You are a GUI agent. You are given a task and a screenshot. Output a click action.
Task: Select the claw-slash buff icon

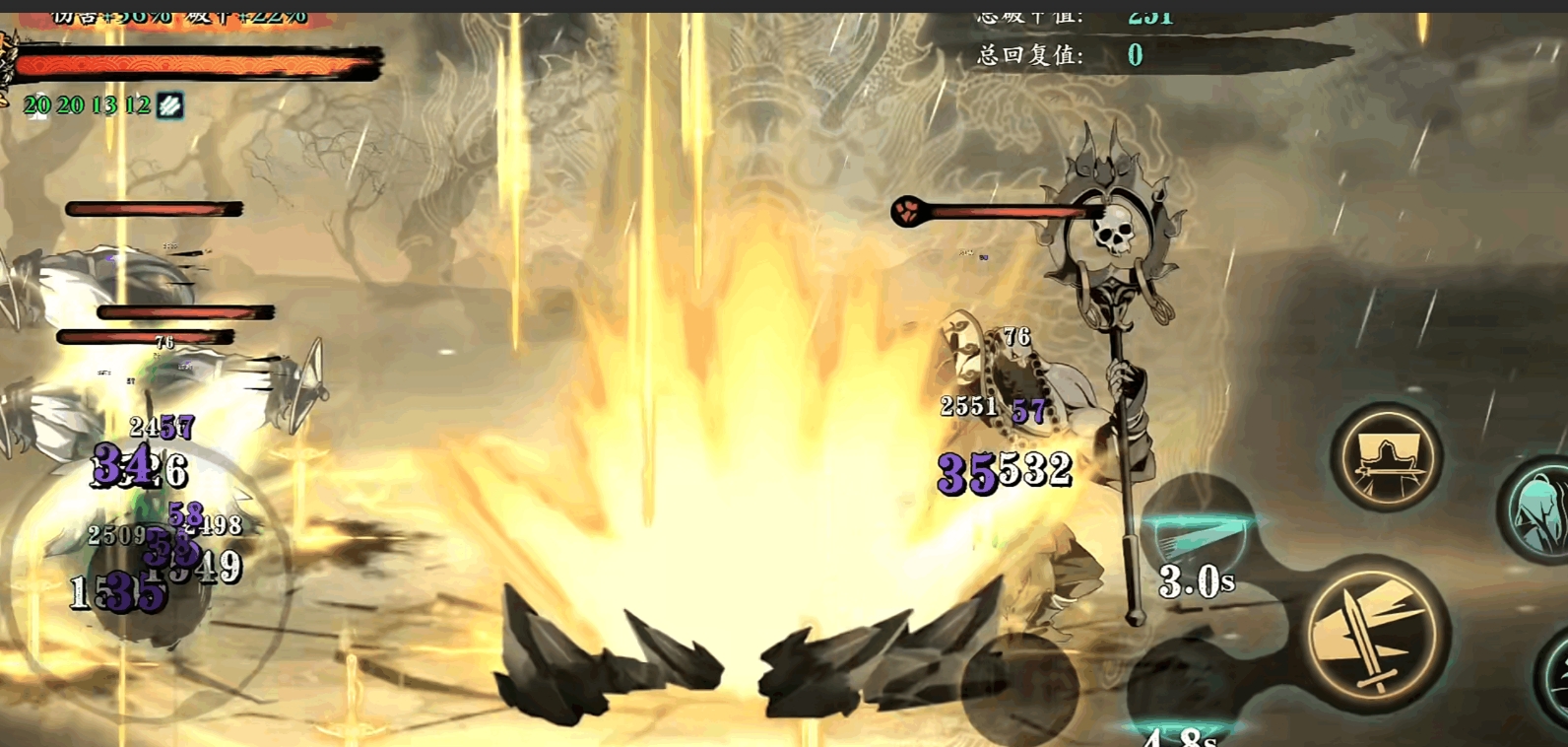[x=169, y=105]
